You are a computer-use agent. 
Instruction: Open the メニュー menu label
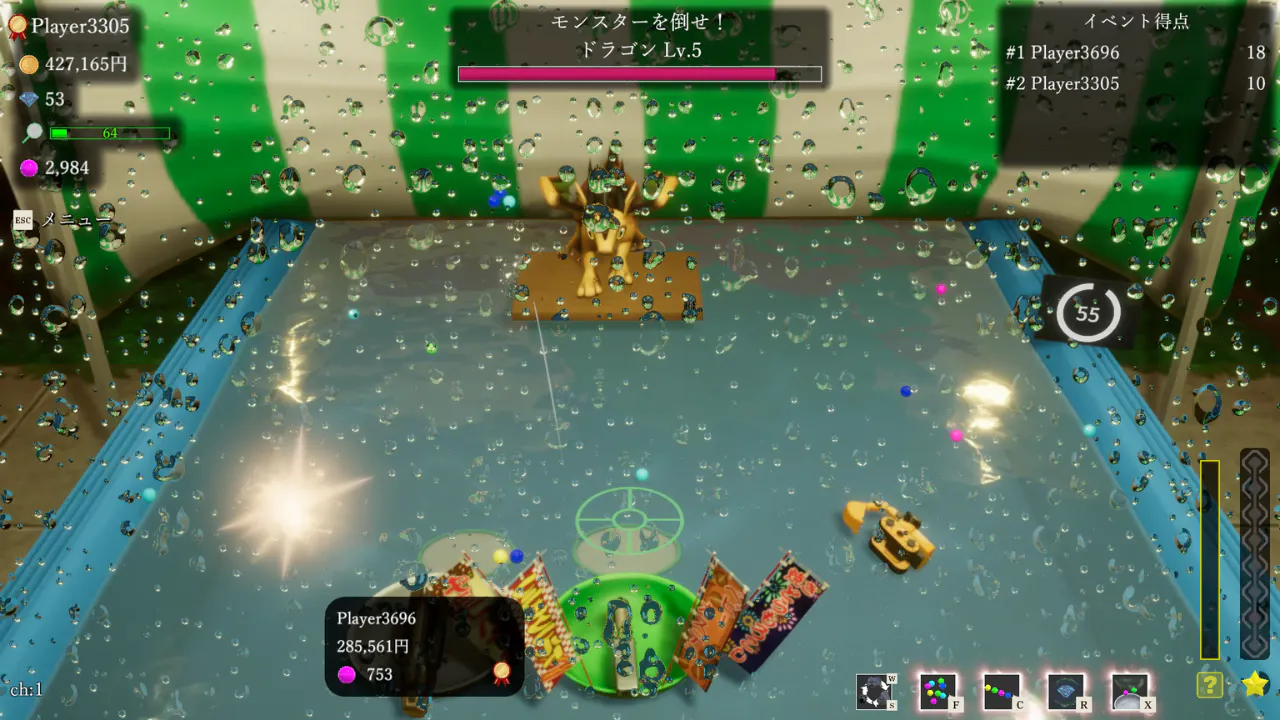point(76,219)
